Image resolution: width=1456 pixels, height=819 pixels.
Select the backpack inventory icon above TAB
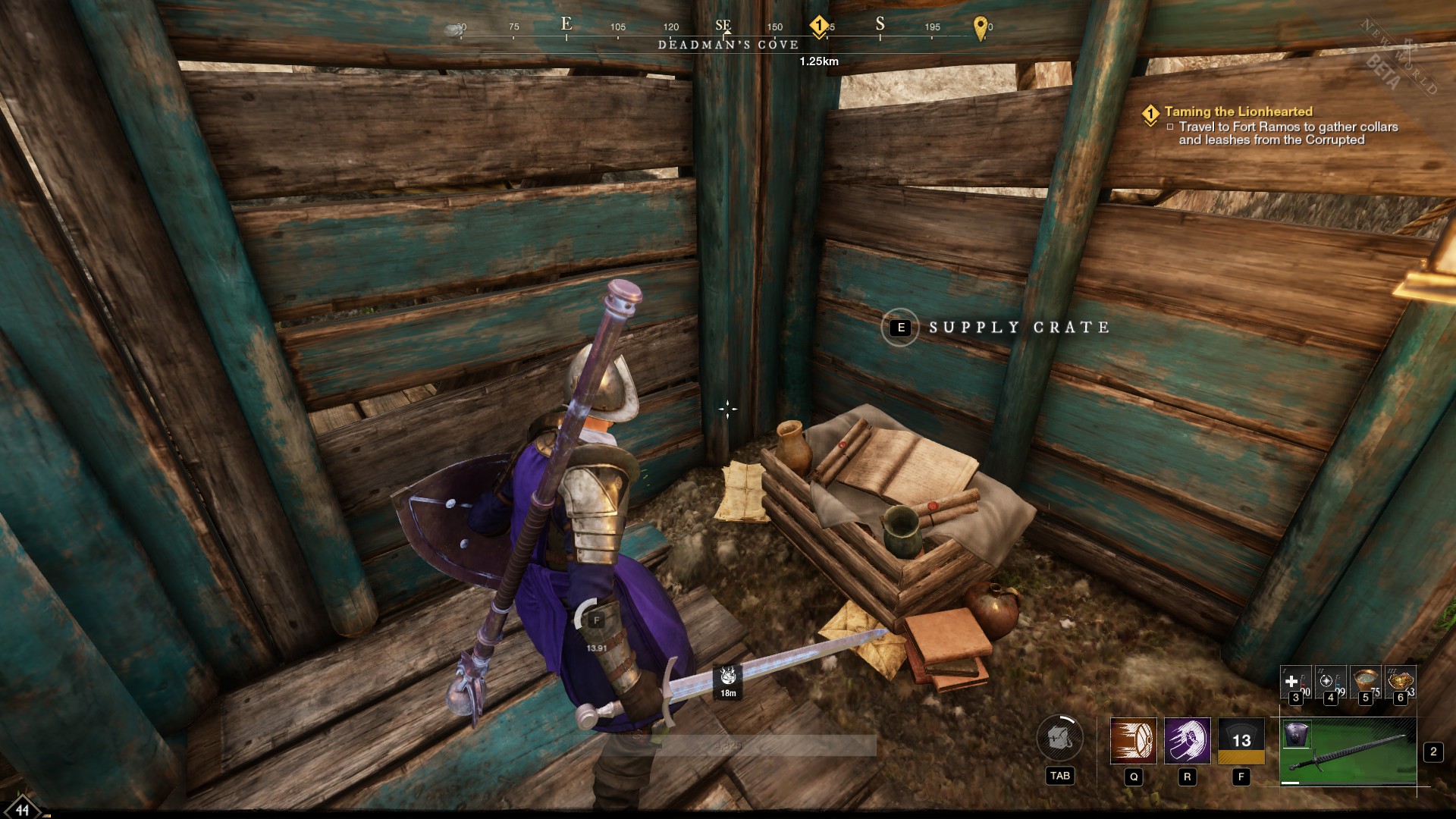coord(1060,738)
